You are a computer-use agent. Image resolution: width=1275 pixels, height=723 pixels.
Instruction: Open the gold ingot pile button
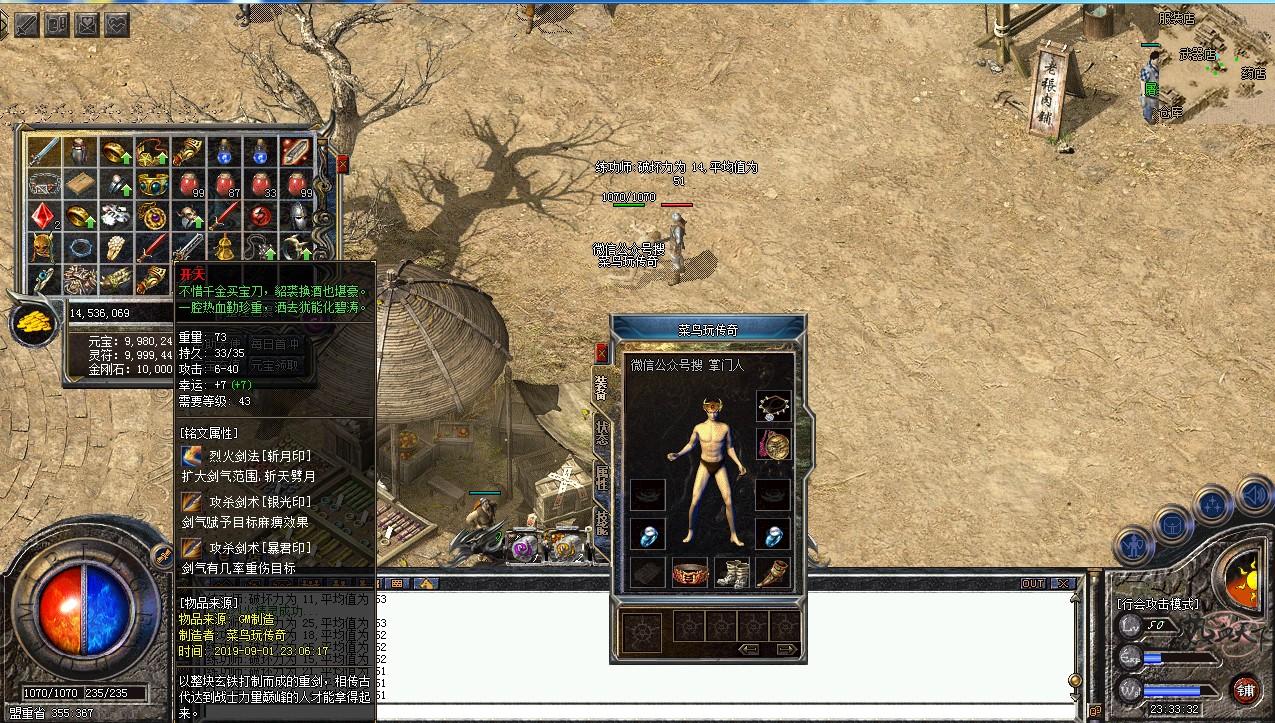(x=34, y=324)
